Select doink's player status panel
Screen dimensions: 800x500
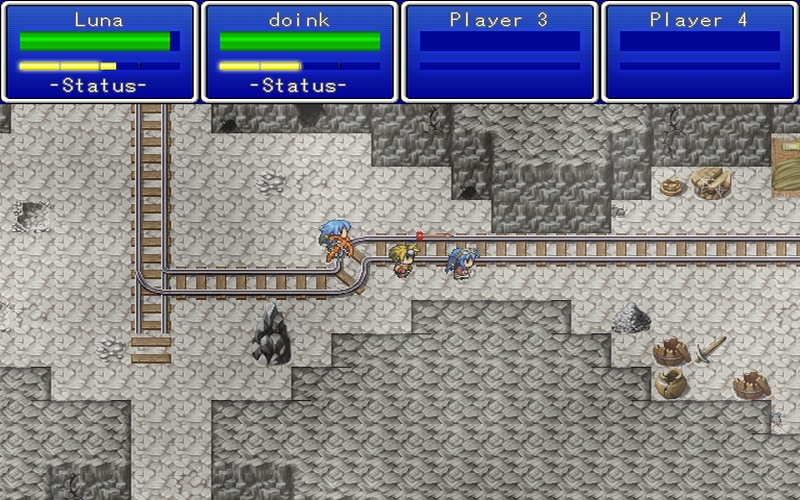point(299,52)
